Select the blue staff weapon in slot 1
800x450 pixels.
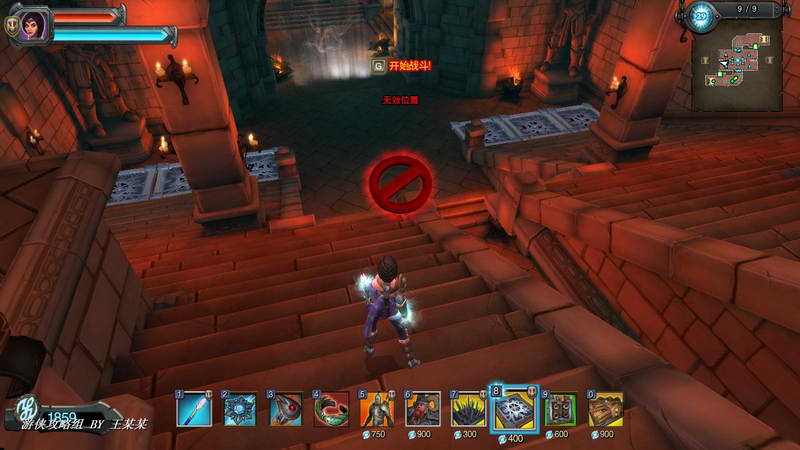[x=195, y=409]
